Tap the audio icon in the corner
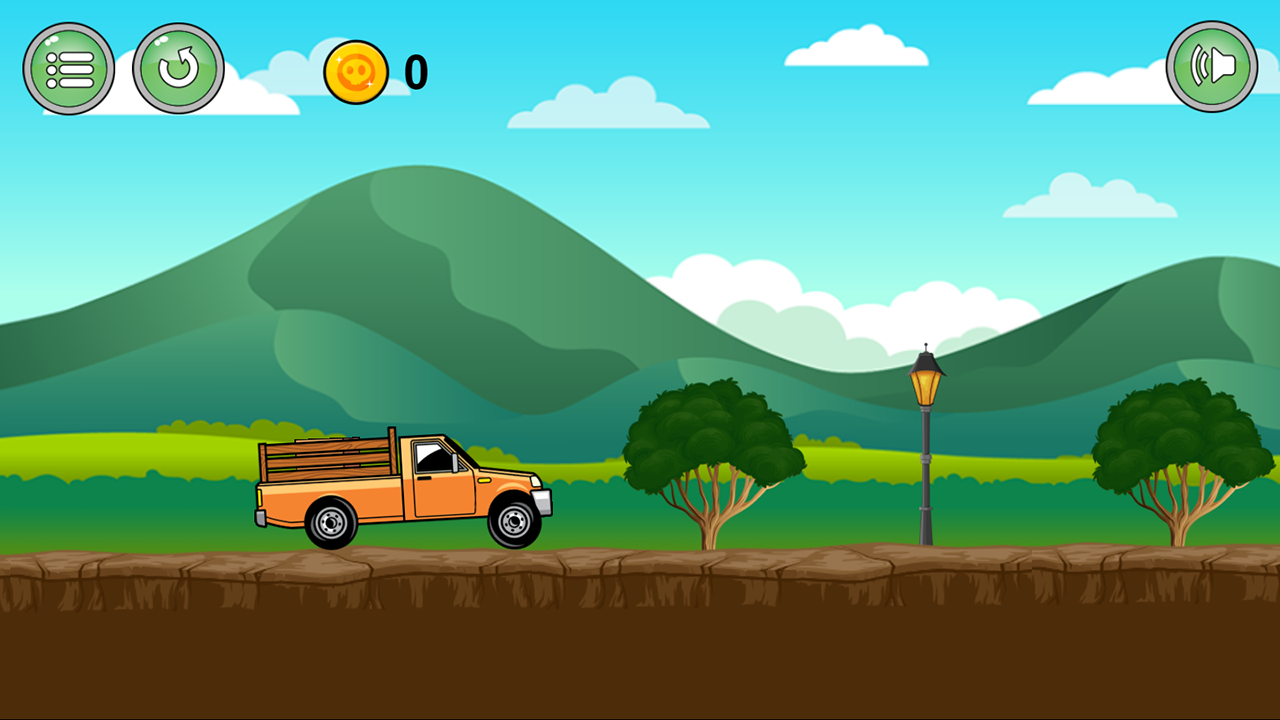Image resolution: width=1280 pixels, height=720 pixels. click(1211, 65)
